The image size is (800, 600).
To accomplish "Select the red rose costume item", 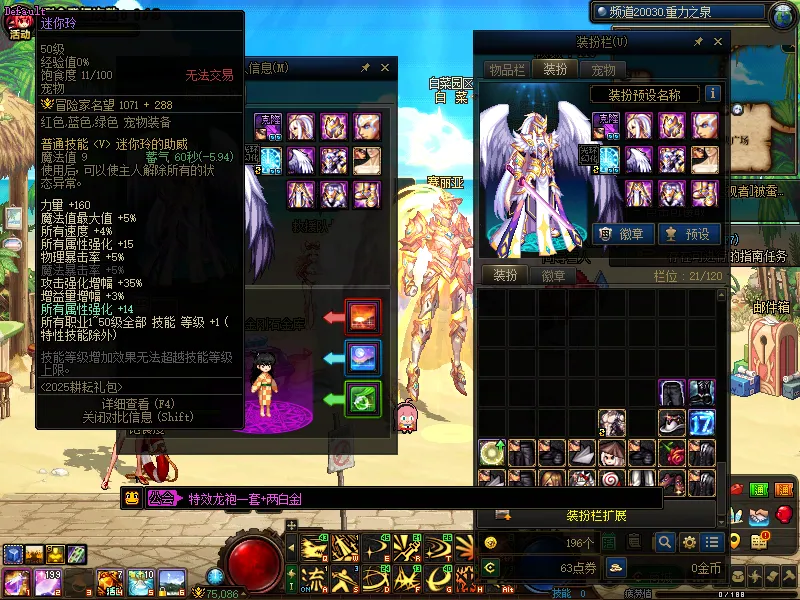I will coord(672,452).
